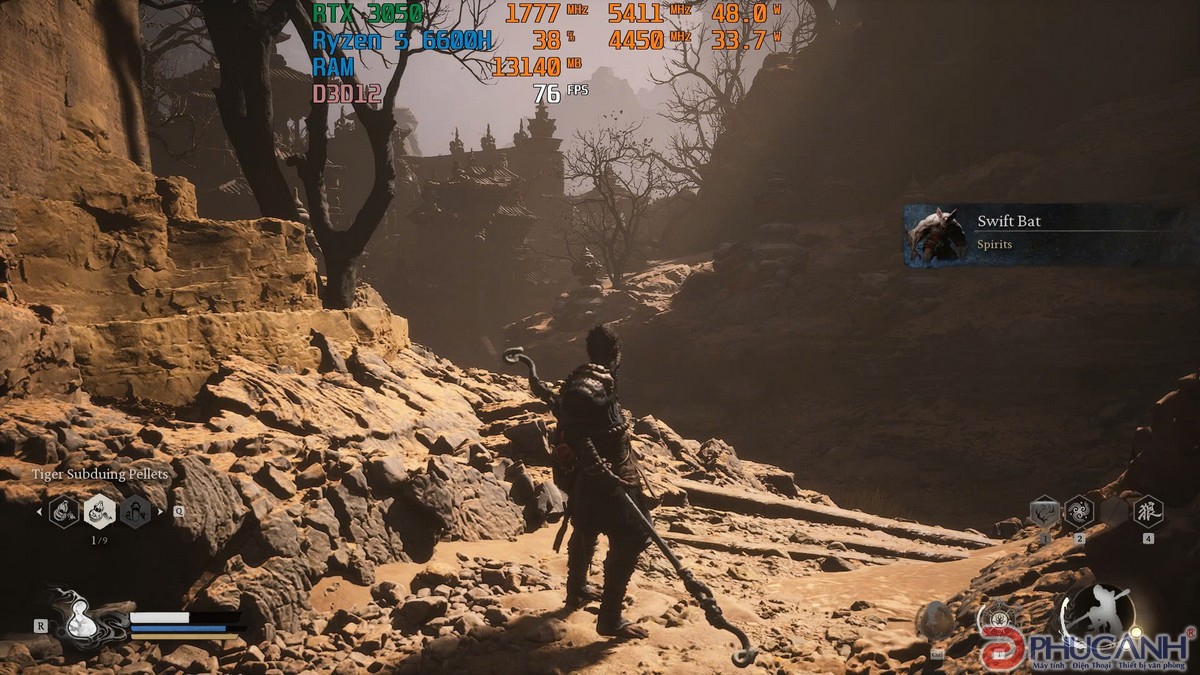1200x675 pixels.
Task: Select the staff stance silhouette icon
Action: (1097, 612)
